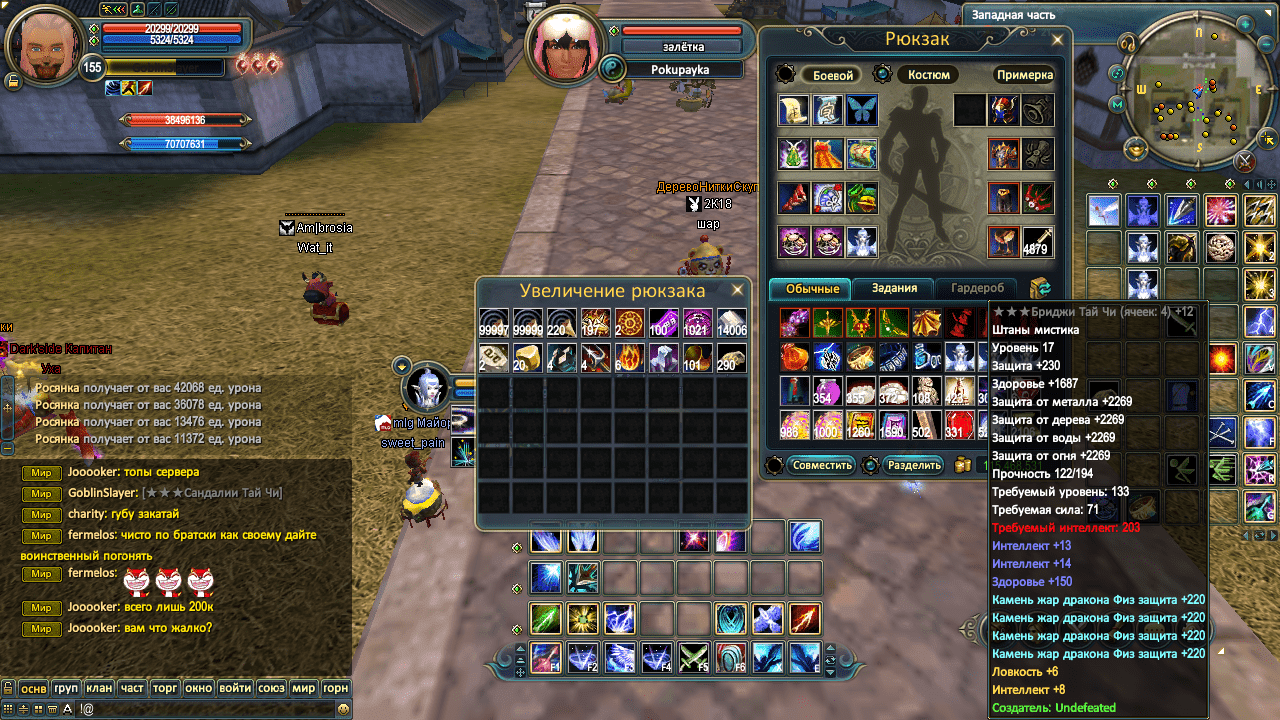The width and height of the screenshot is (1280, 720).
Task: Switch equipment view to Костюм
Action: 928,75
